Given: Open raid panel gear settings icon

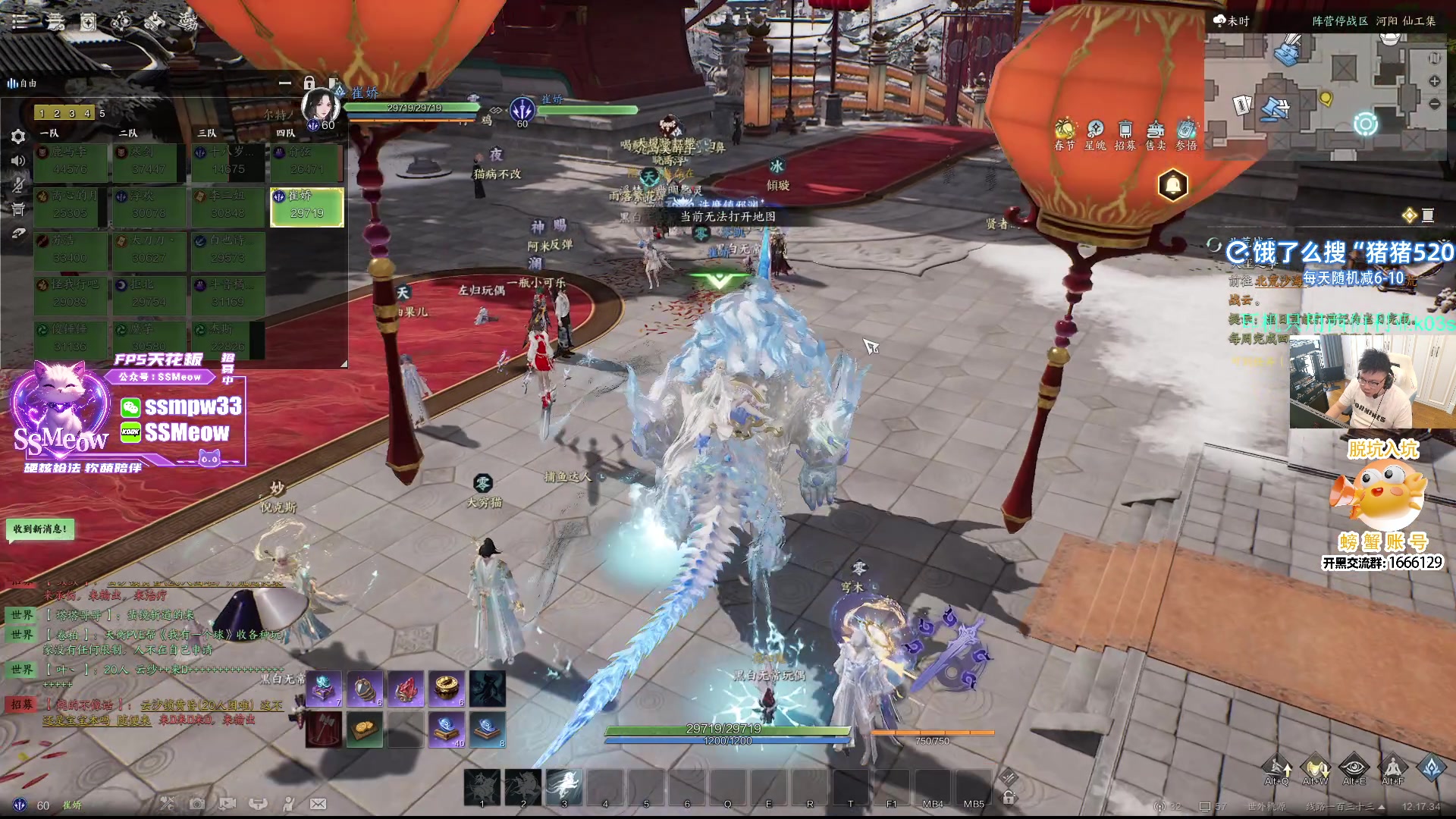Looking at the screenshot, I should tap(18, 136).
